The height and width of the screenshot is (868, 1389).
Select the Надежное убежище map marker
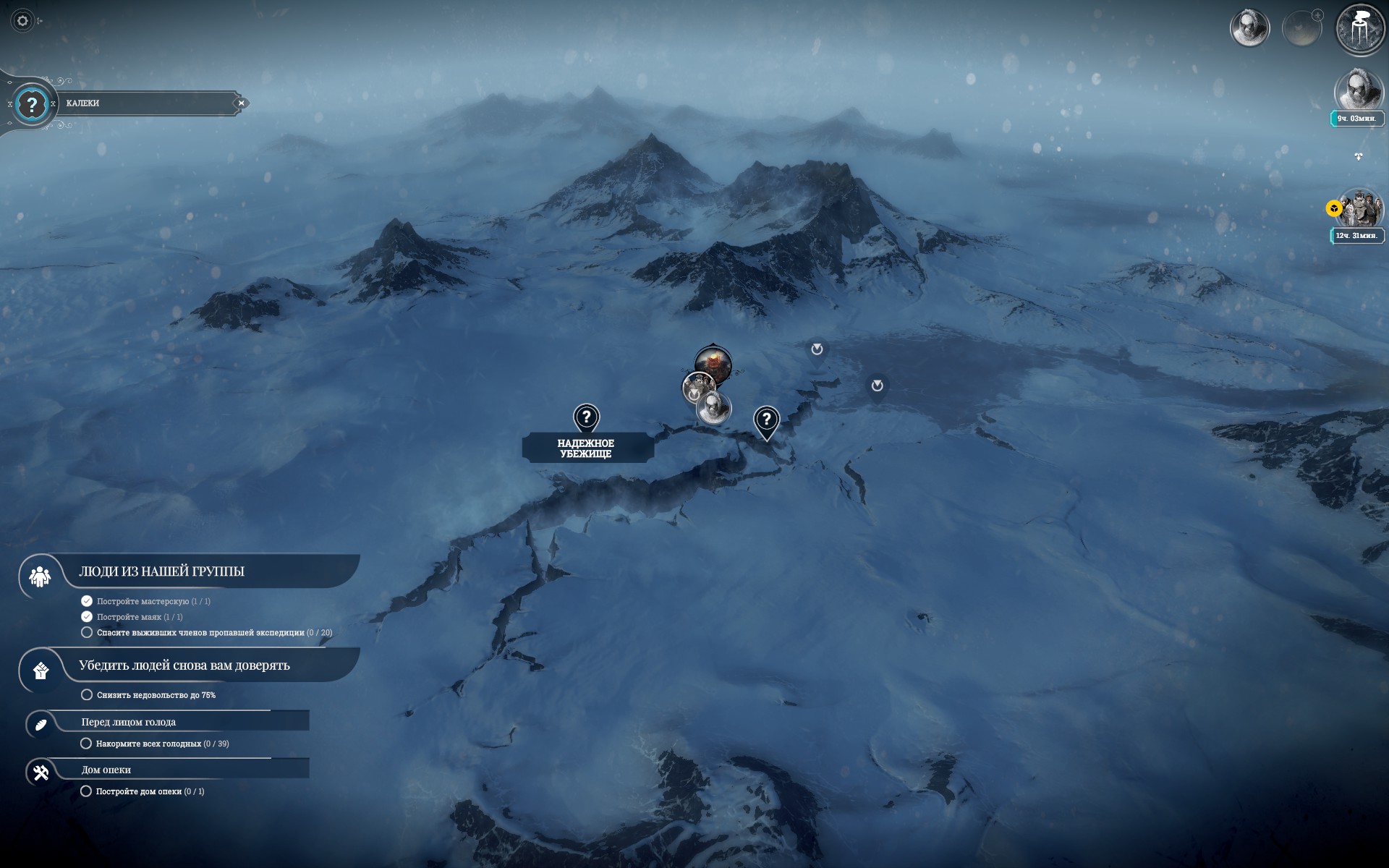point(587,418)
